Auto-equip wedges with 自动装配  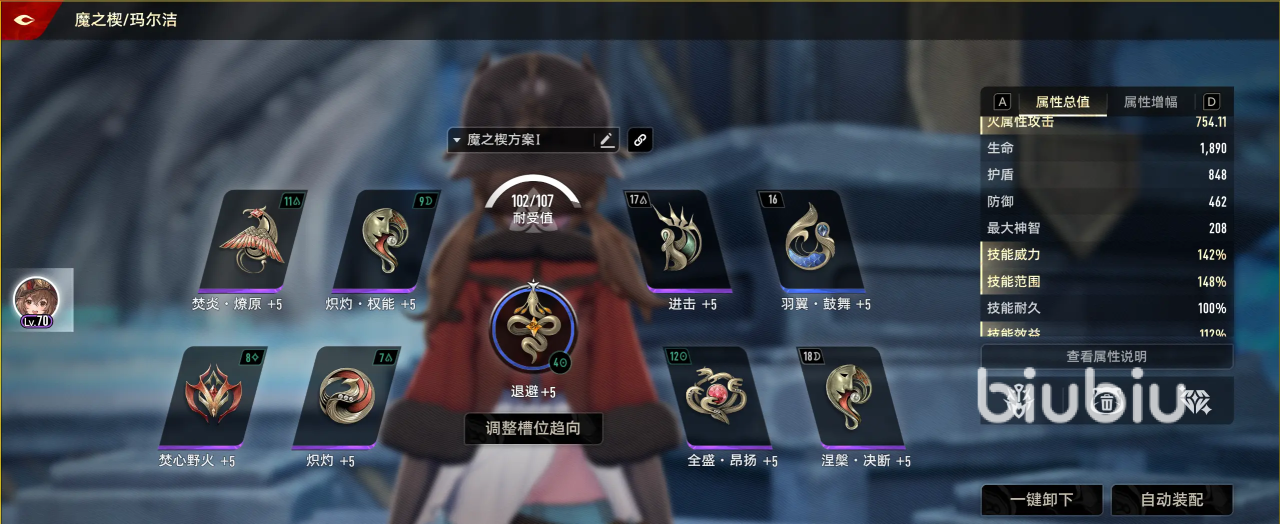click(1171, 499)
